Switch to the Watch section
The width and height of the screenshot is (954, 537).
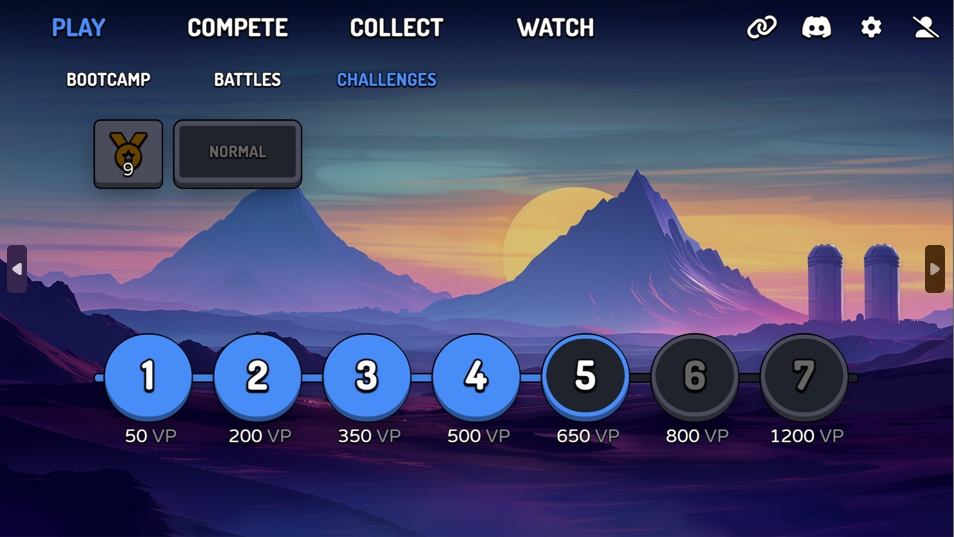pos(555,28)
